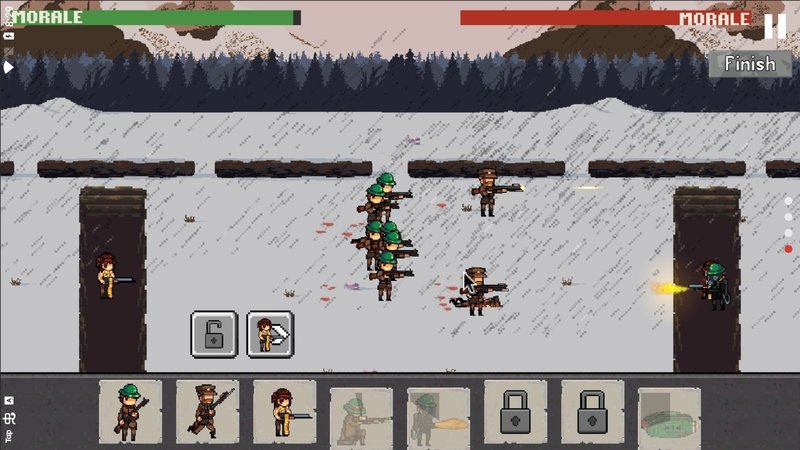This screenshot has width=800, height=450.
Task: Click the white play triangle icon
Action: (9, 67)
